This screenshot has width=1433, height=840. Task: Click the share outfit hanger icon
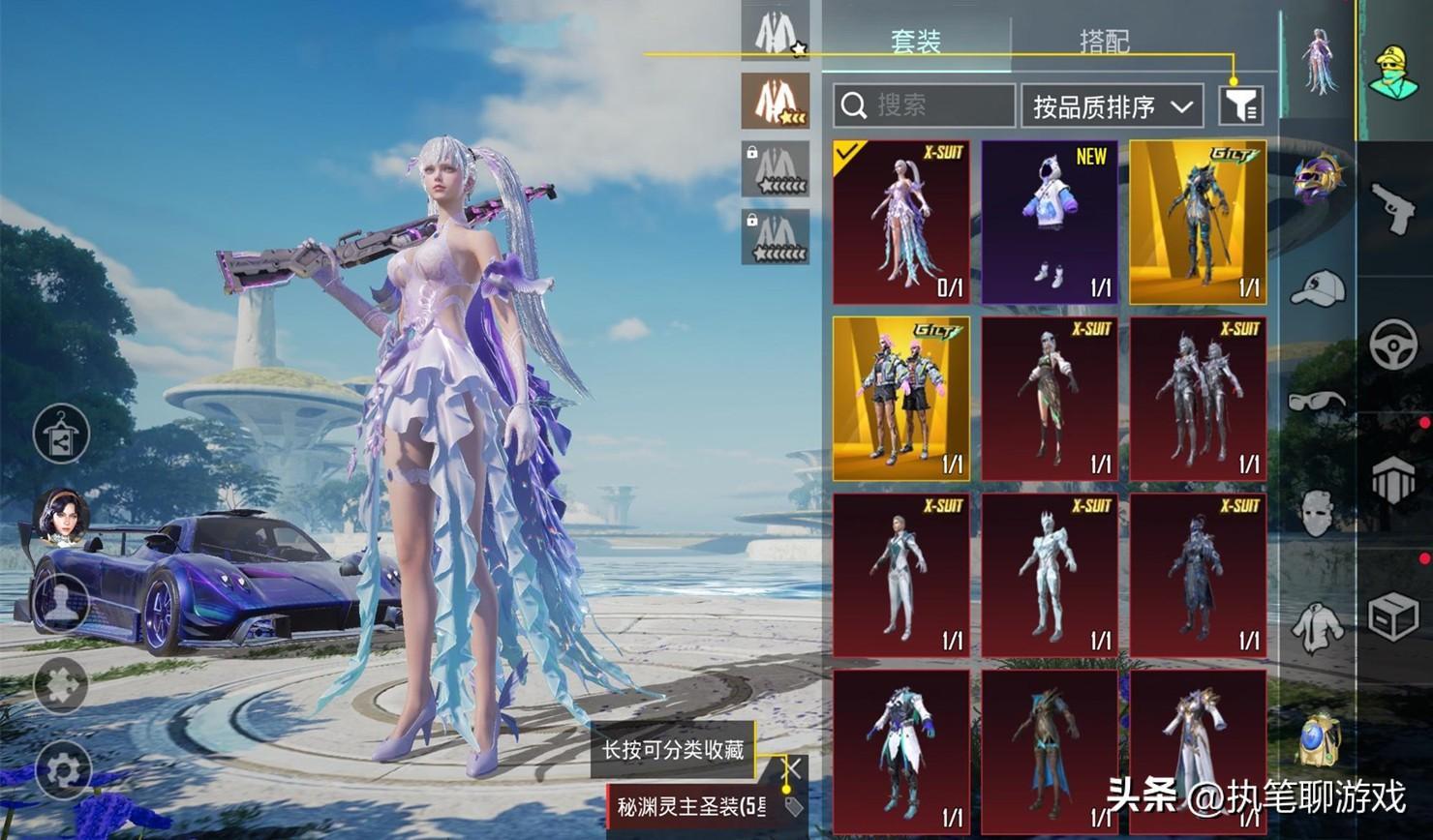(x=61, y=434)
